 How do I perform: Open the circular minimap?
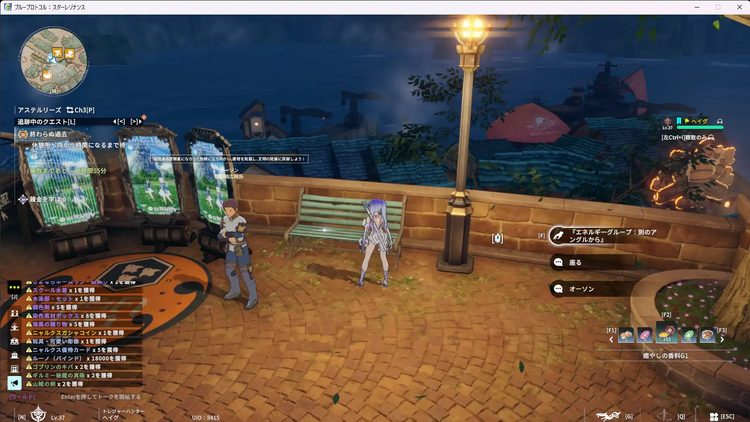pyautogui.click(x=48, y=56)
